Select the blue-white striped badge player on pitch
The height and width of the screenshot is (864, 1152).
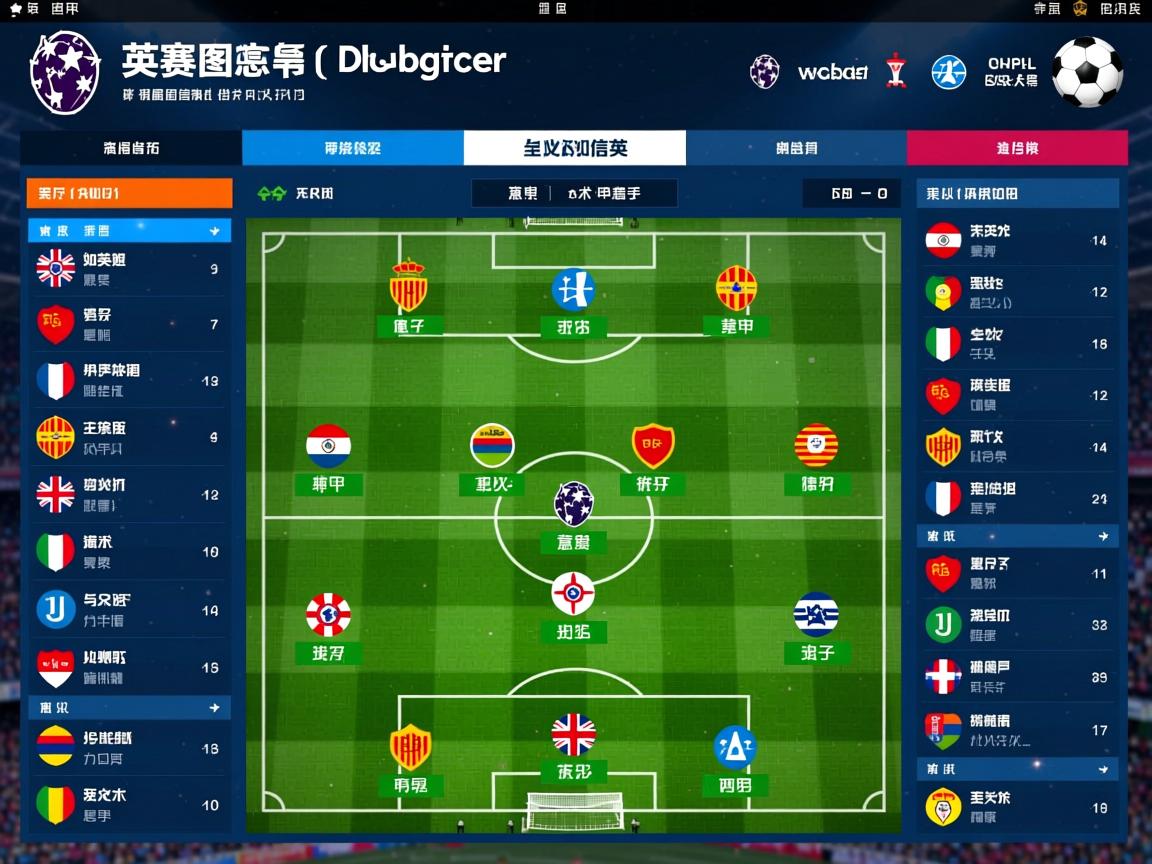(x=816, y=615)
